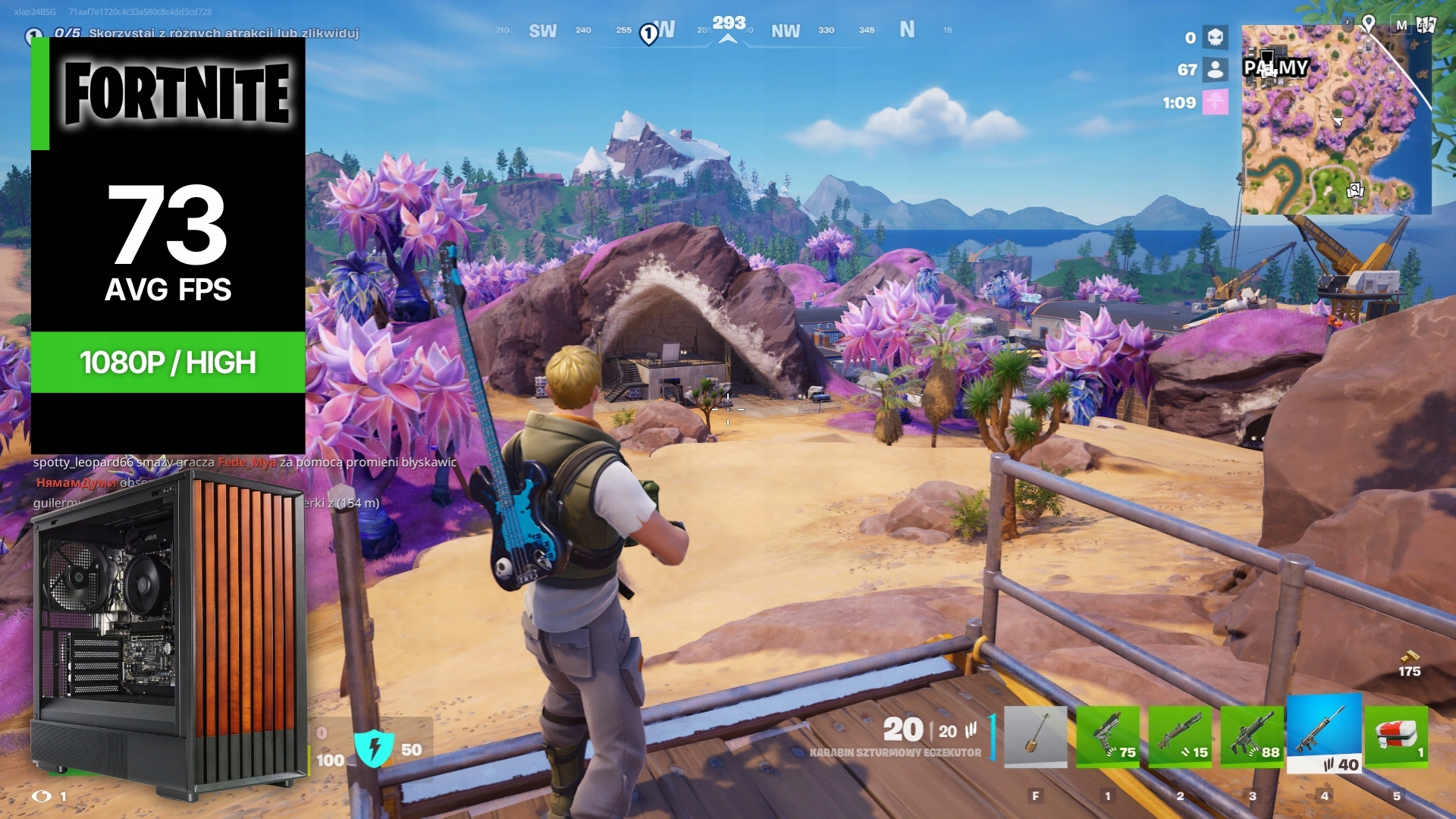Open the minimap

[x=1336, y=120]
